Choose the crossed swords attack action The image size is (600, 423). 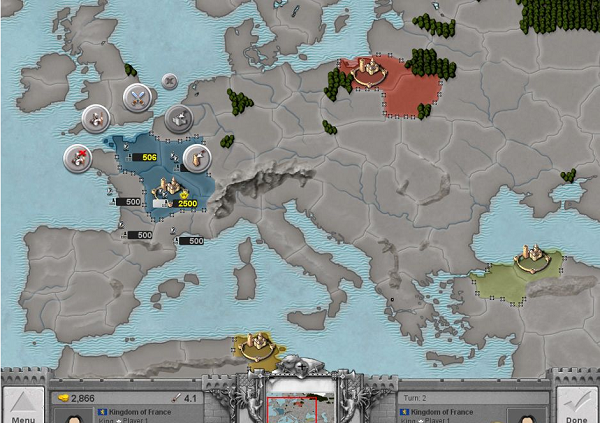pos(136,97)
